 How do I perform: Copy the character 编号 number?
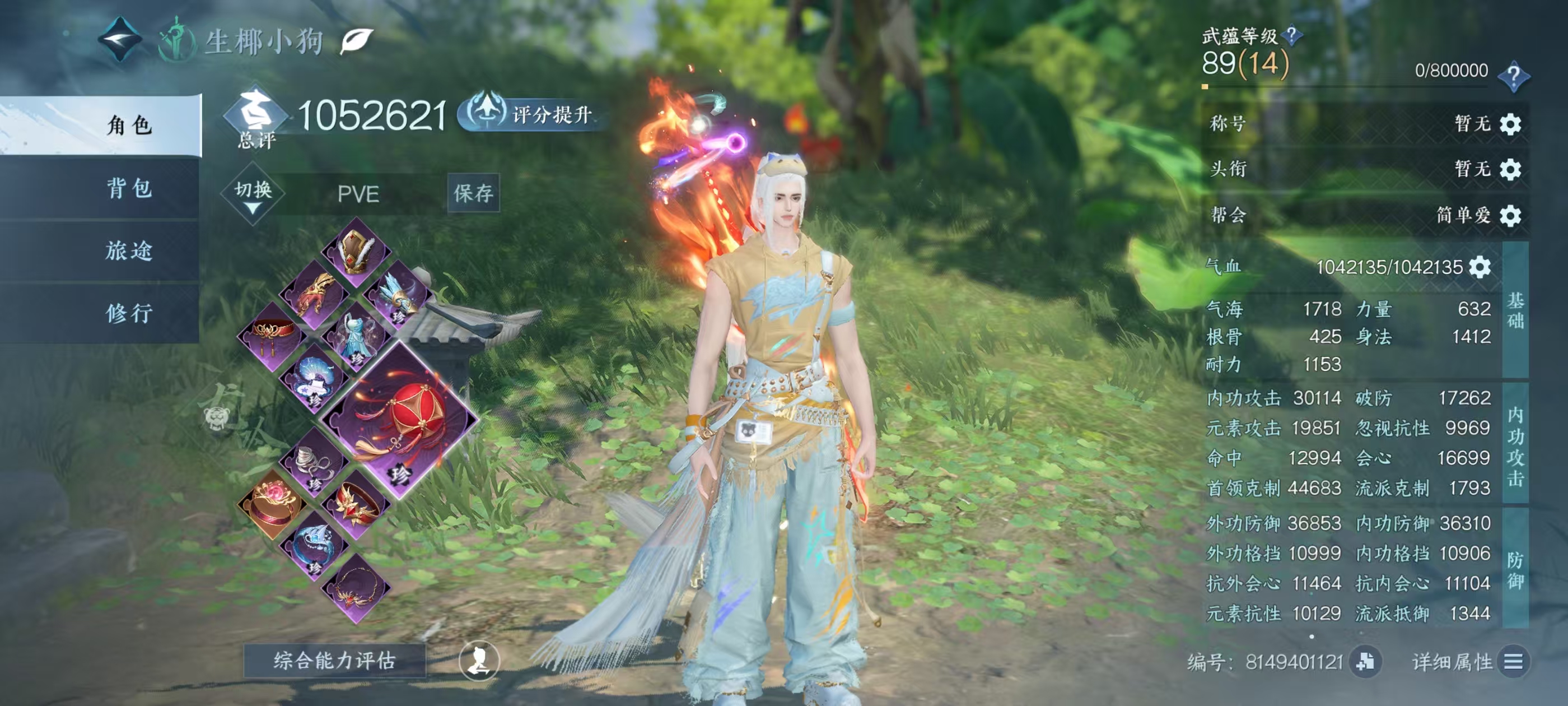[1365, 662]
